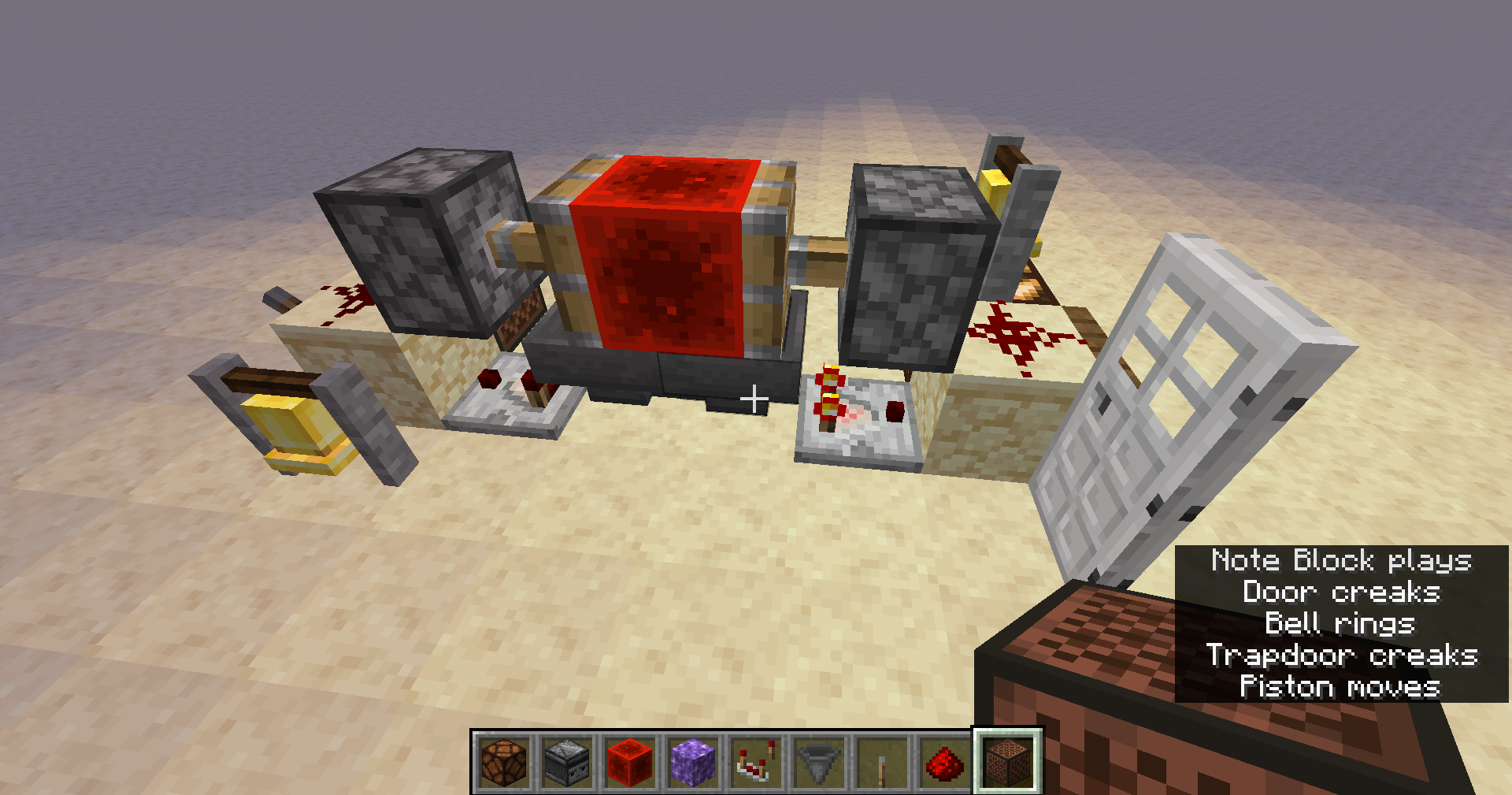Viewport: 1512px width, 795px height.
Task: Select the observer block hotbar slot
Action: [567, 762]
